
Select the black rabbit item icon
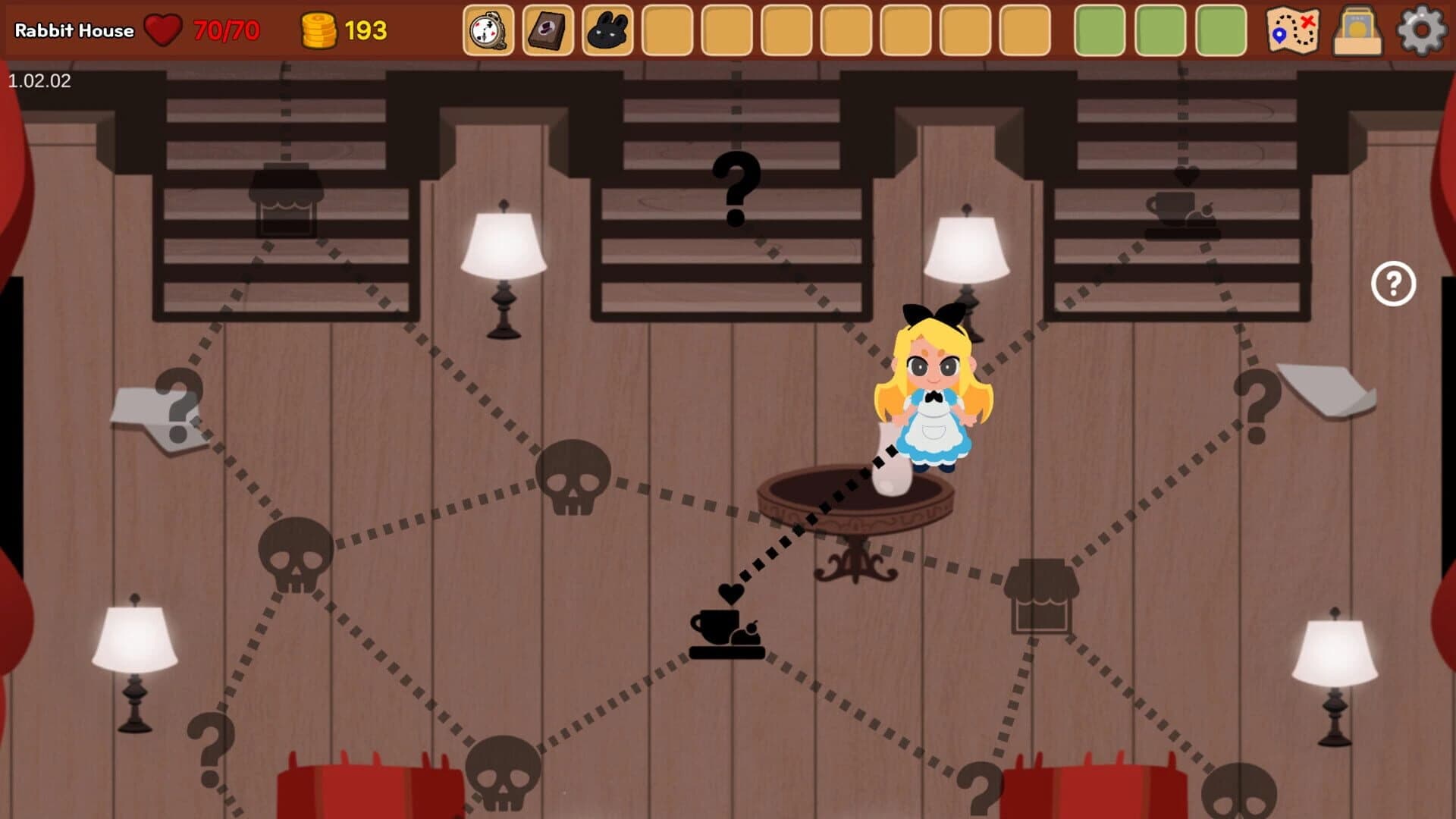point(608,31)
